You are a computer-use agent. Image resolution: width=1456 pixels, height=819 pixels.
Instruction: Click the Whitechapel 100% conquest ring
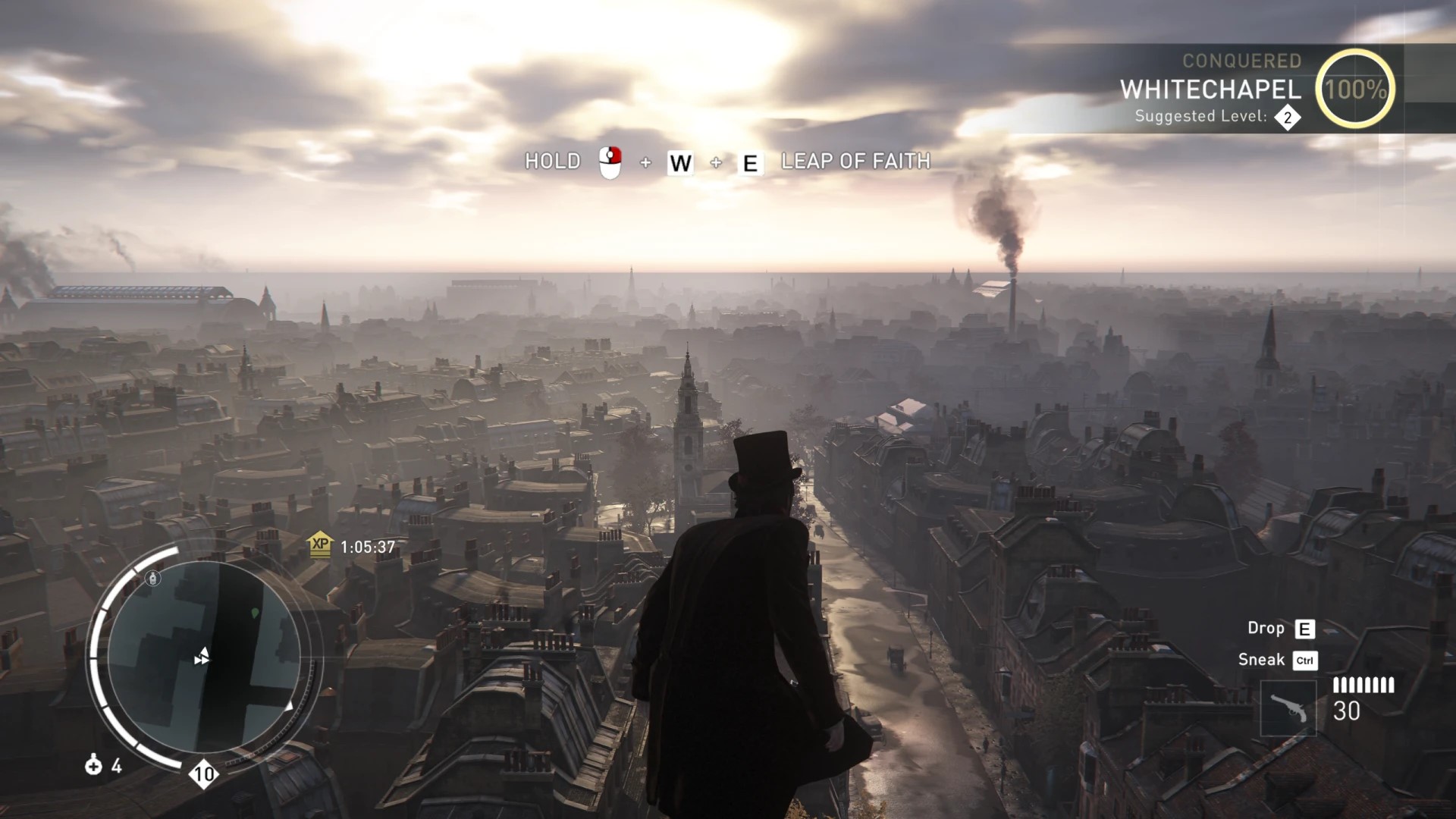[x=1355, y=89]
